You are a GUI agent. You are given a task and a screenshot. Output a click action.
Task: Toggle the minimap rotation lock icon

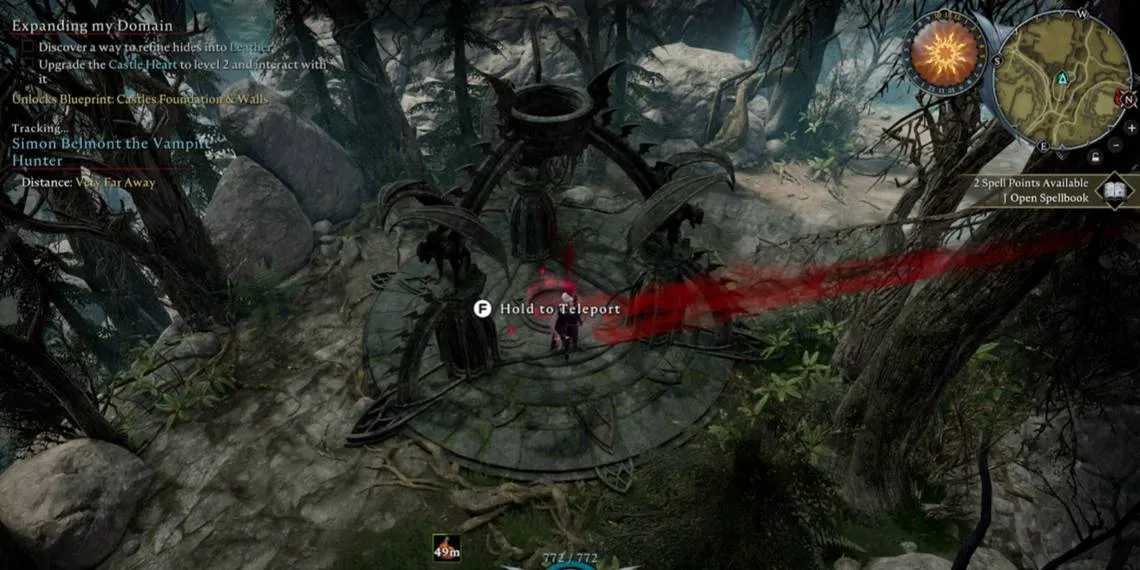tap(1096, 157)
